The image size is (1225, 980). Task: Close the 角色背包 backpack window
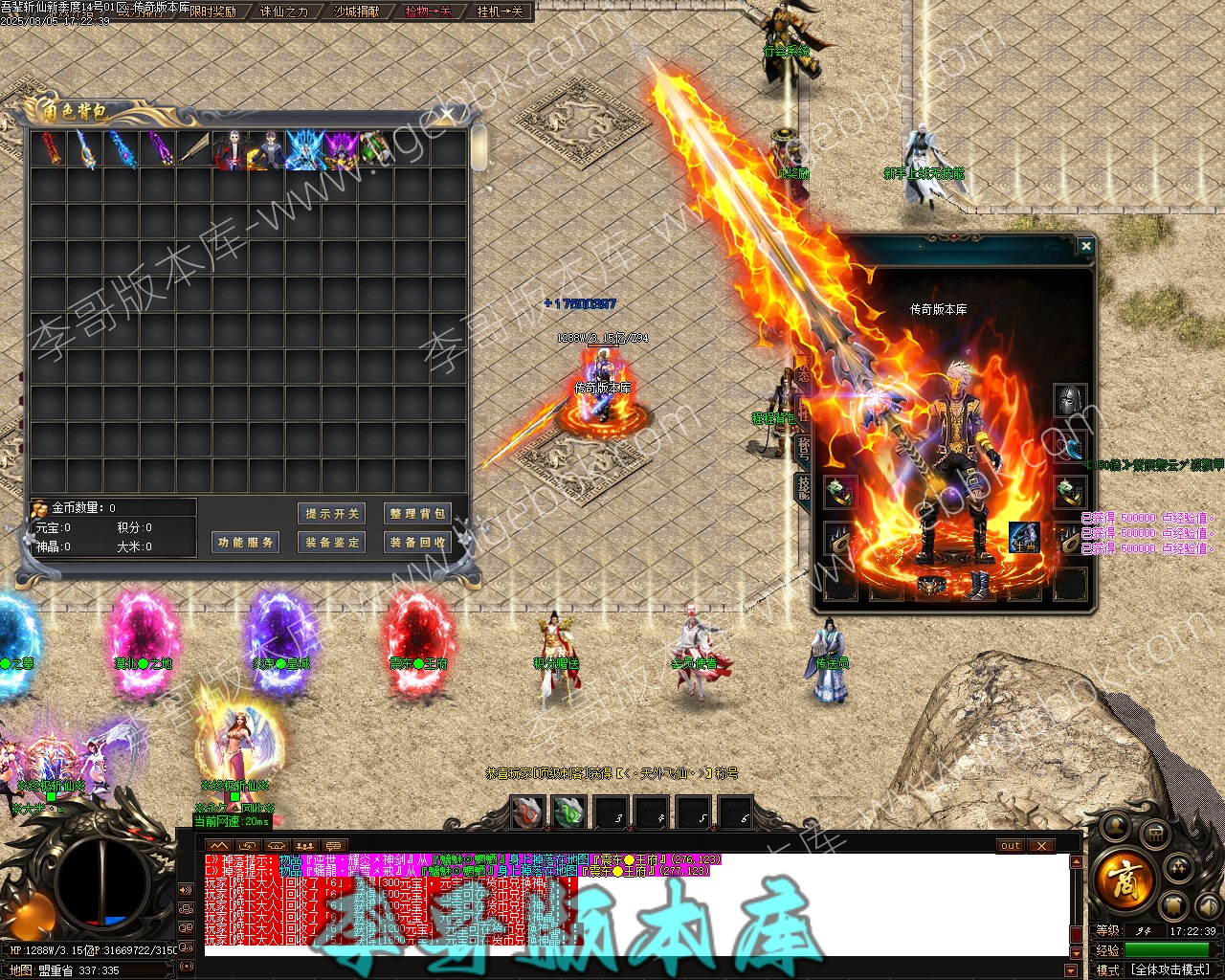(447, 117)
